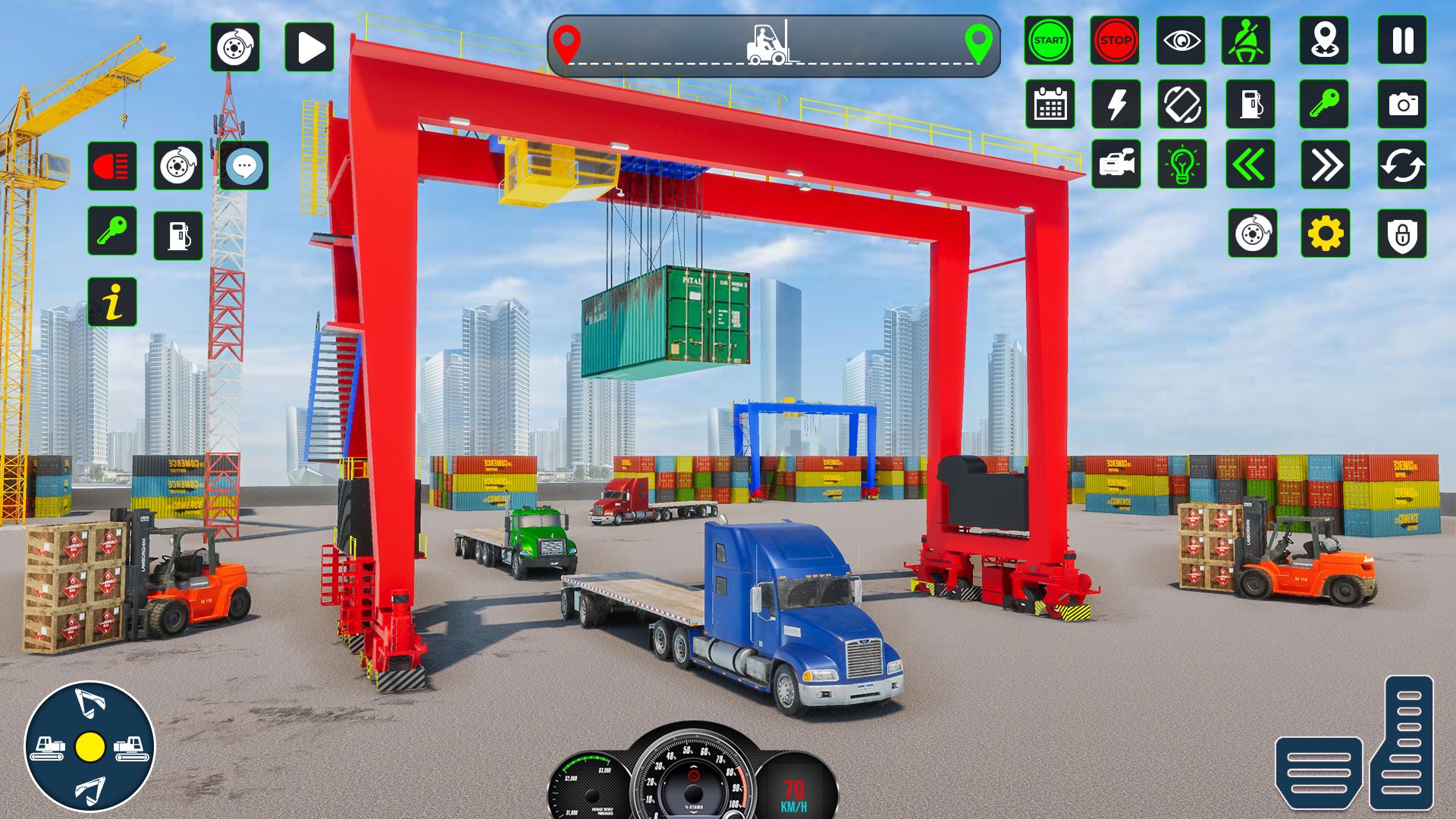Activate the lightning bolt boost

tap(1116, 104)
